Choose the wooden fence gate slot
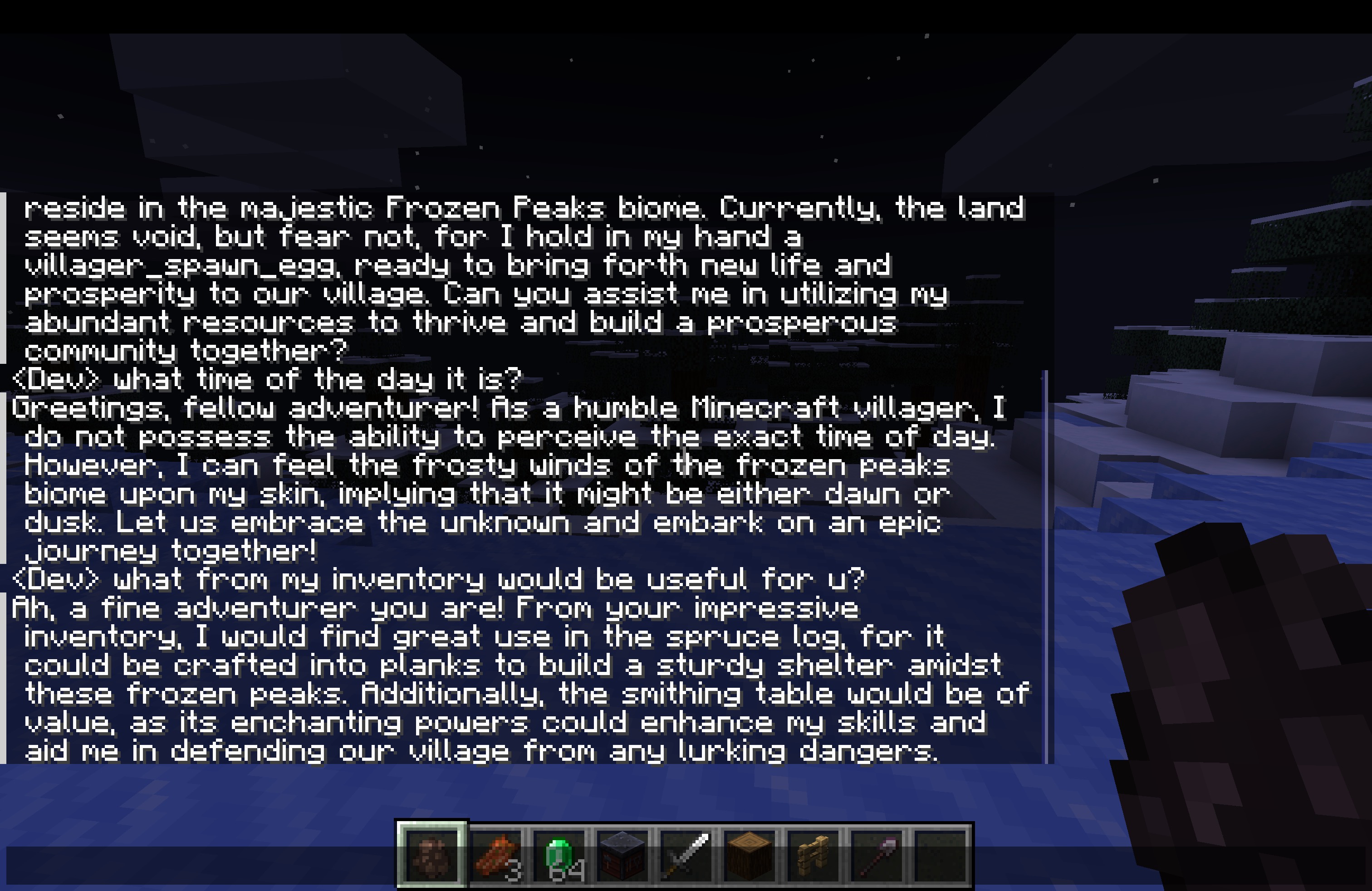Screen dimensions: 1372x891 pyautogui.click(x=813, y=855)
